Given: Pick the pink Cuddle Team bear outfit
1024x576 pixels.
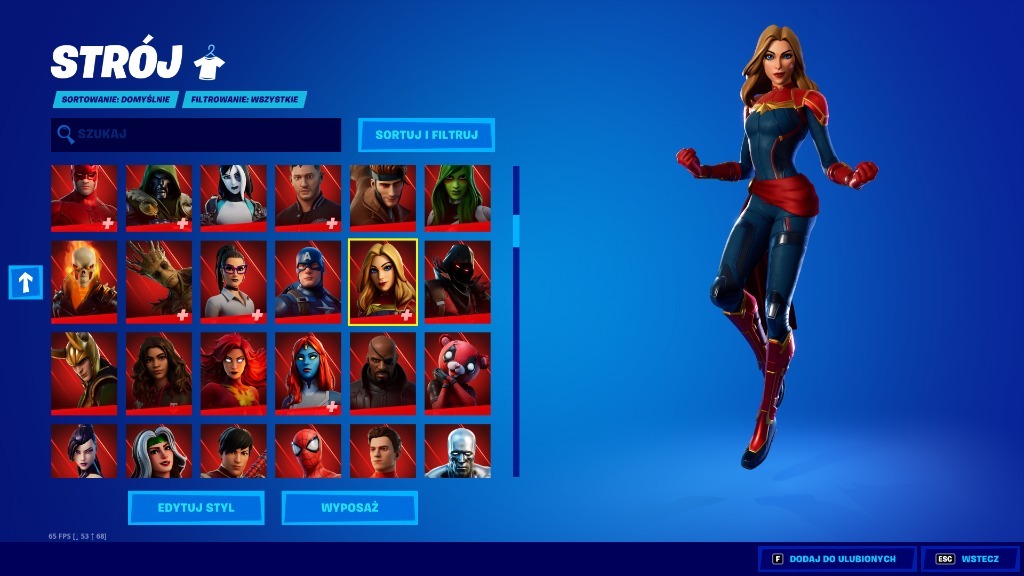Looking at the screenshot, I should (x=458, y=373).
